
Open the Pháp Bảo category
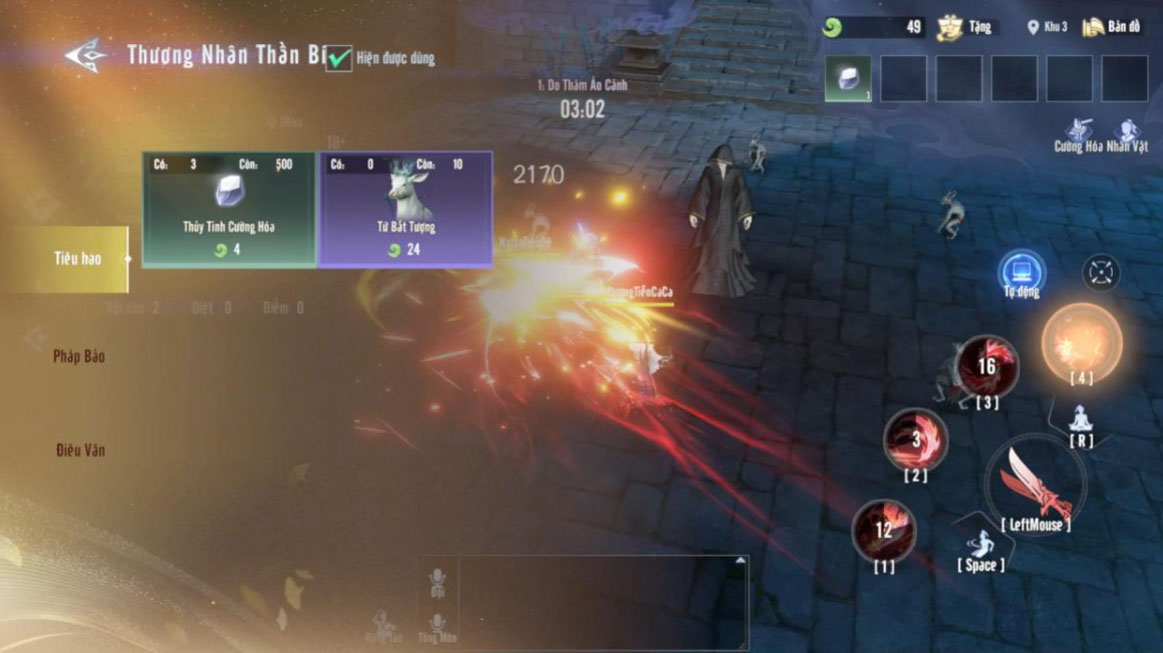(x=79, y=356)
